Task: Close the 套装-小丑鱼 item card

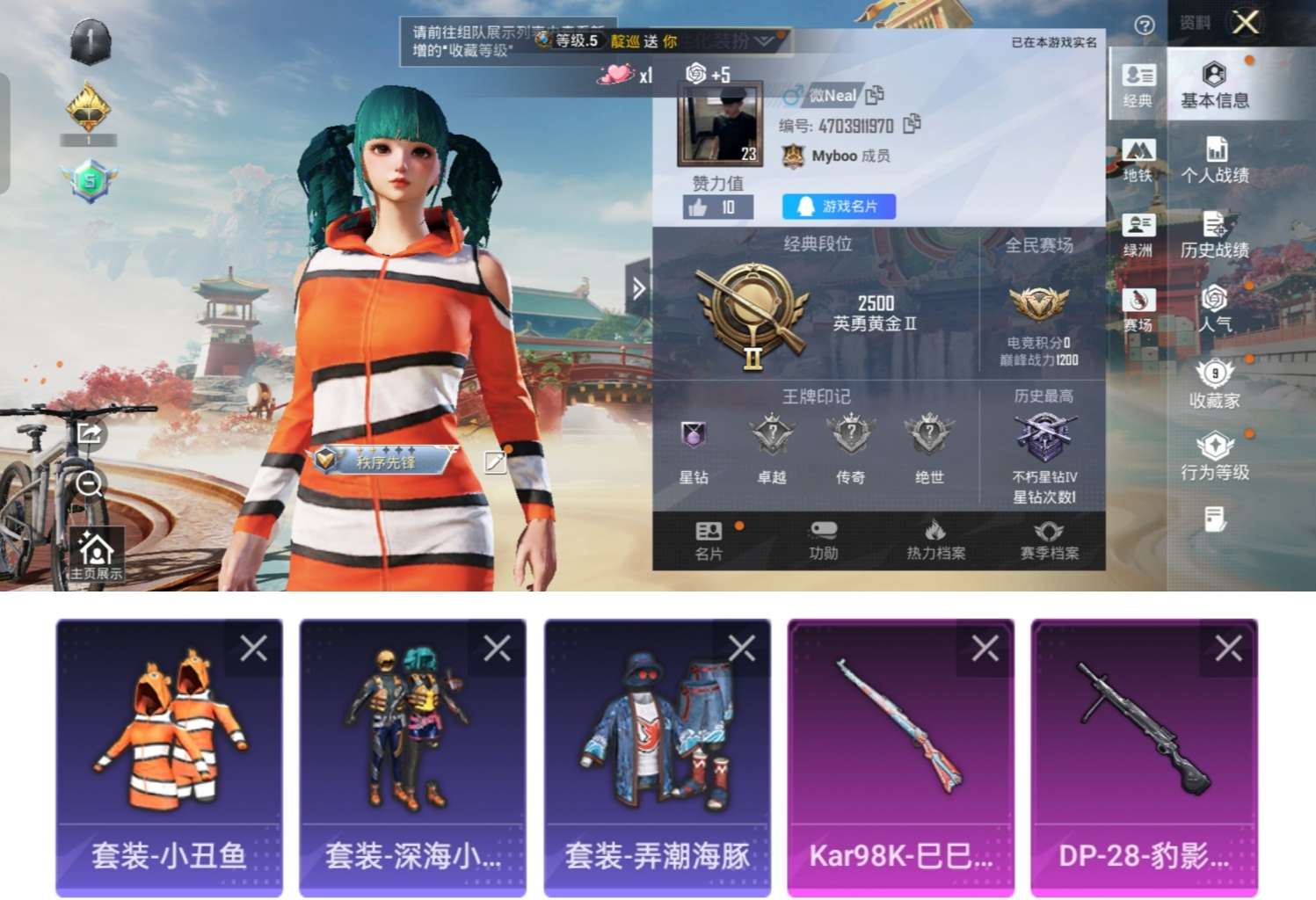Action: point(252,648)
